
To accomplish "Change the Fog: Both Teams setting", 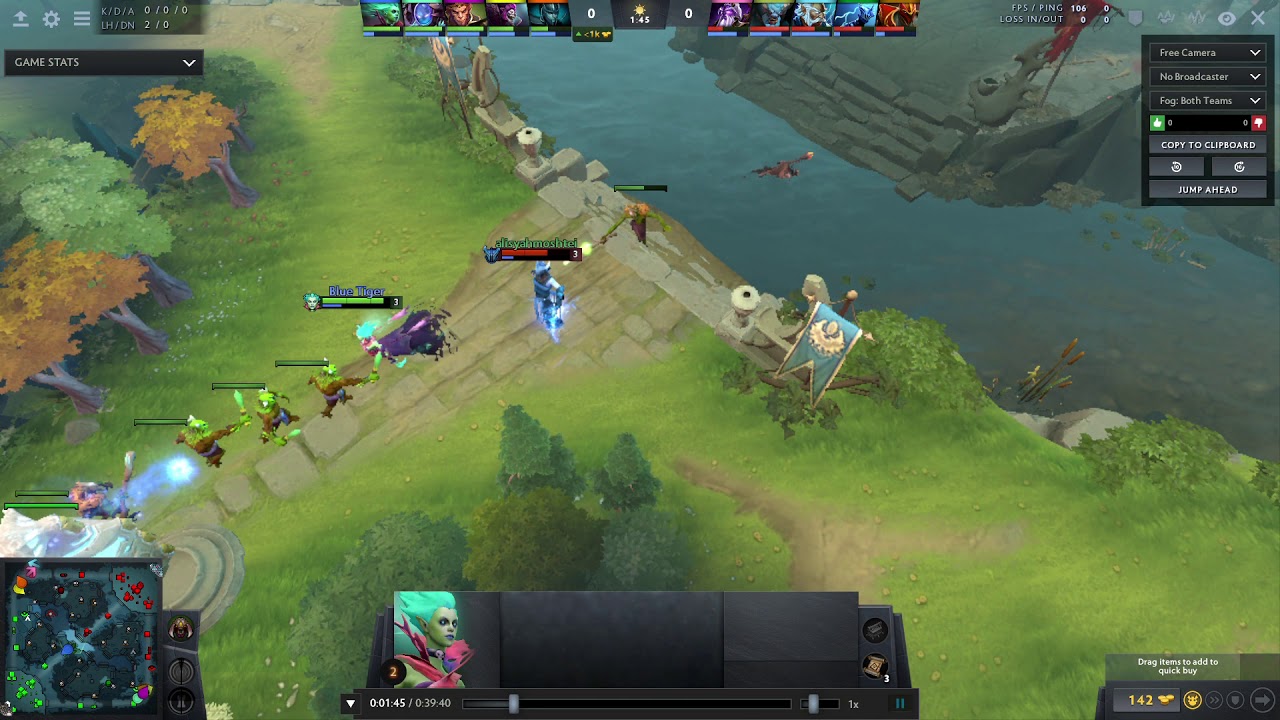I will (x=1207, y=100).
